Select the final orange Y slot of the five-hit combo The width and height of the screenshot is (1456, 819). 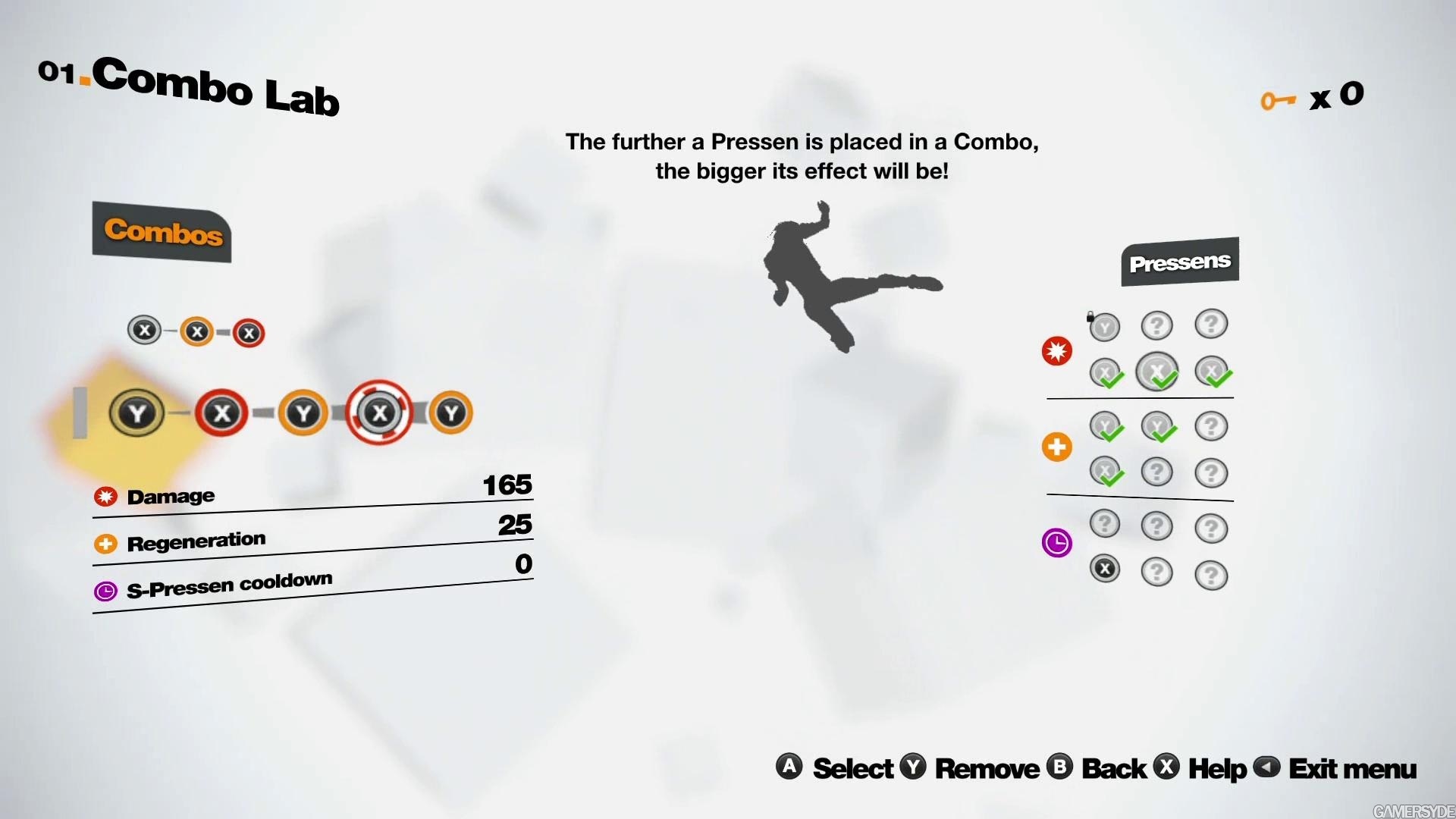(x=451, y=413)
